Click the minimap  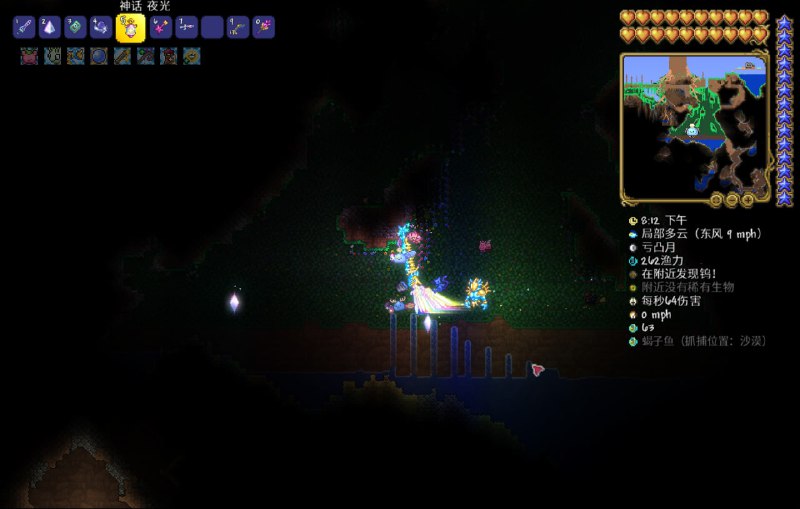[694, 124]
